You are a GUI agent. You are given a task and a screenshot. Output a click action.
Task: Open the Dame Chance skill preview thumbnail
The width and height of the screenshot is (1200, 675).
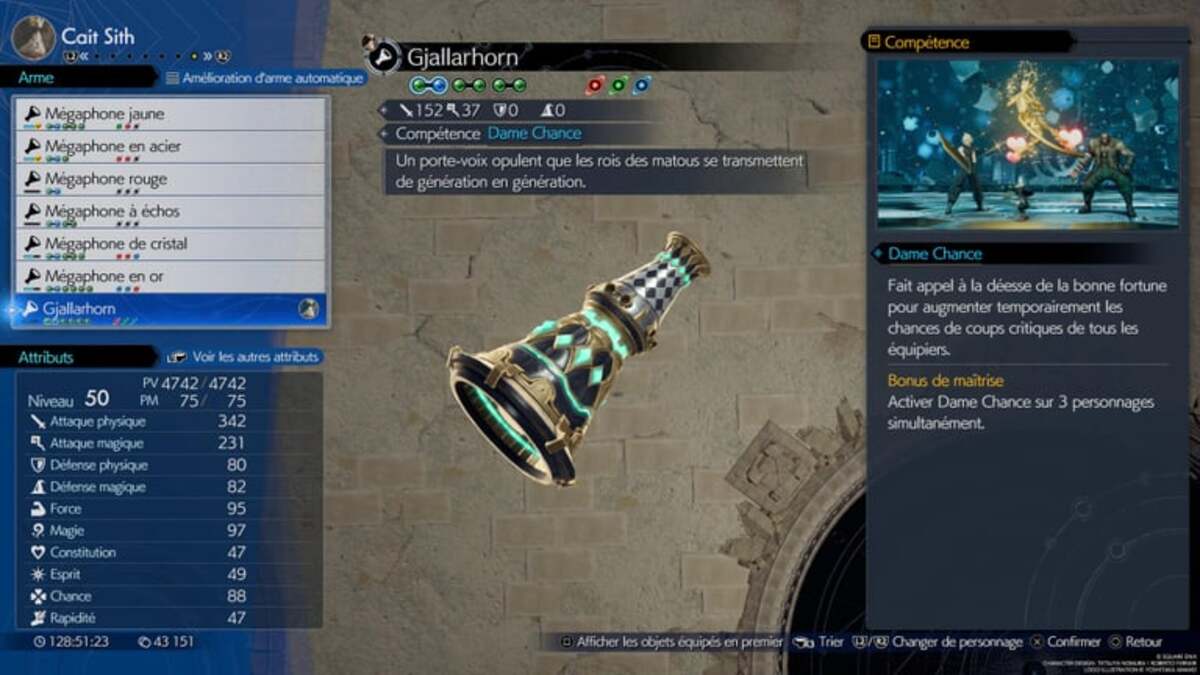coord(1028,144)
